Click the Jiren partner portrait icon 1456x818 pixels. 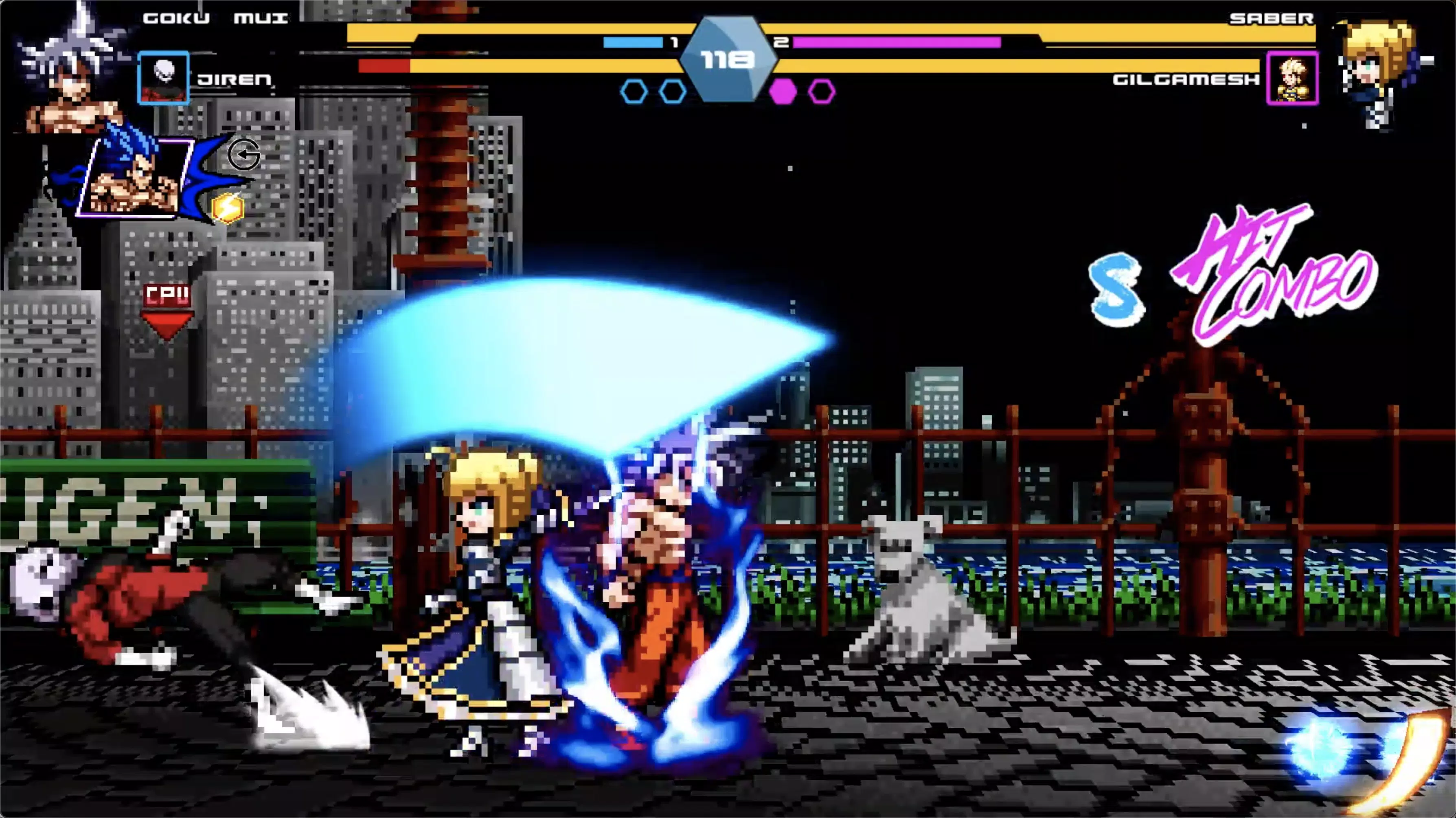click(163, 77)
